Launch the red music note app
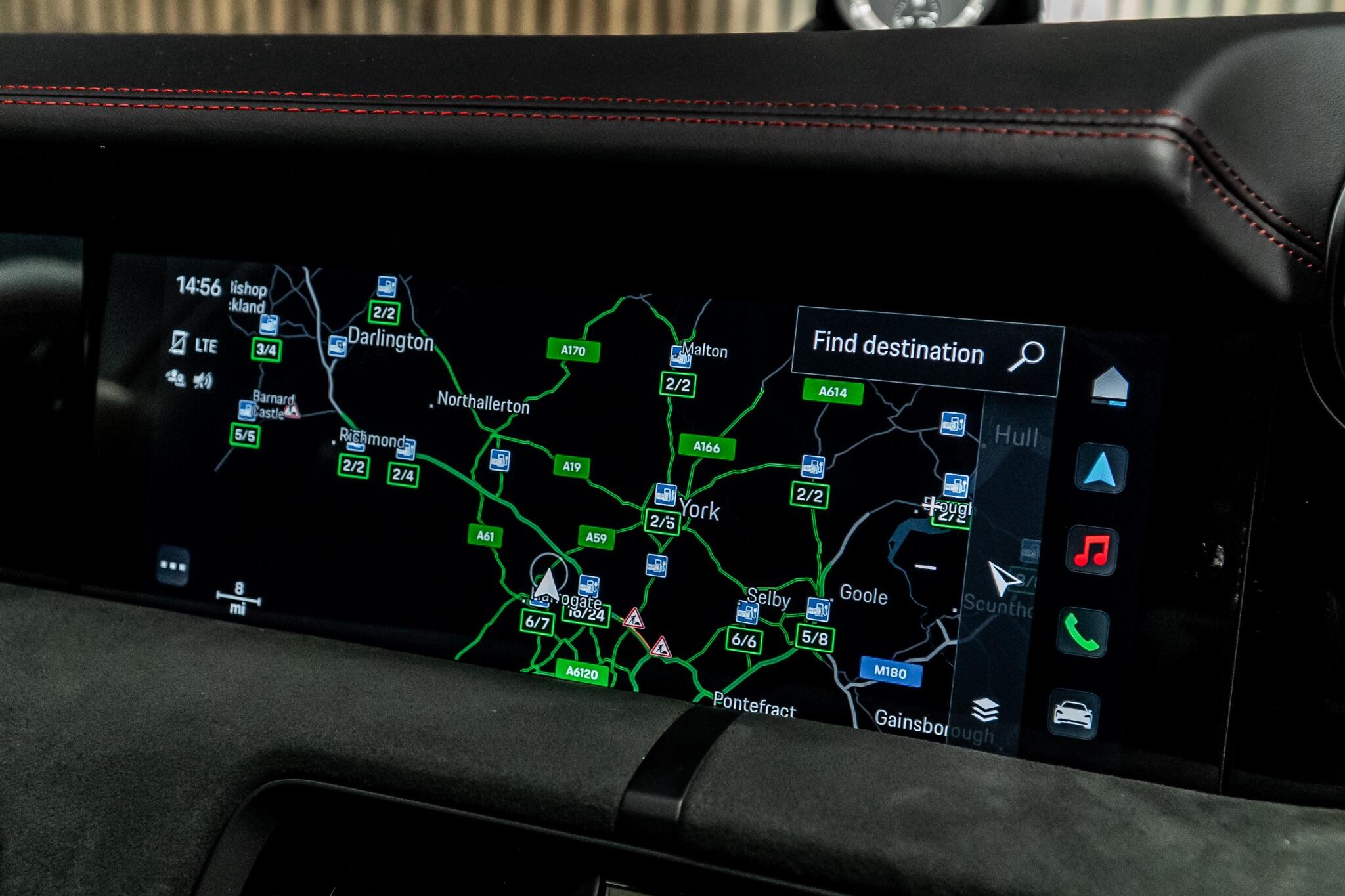1345x896 pixels. point(1091,551)
